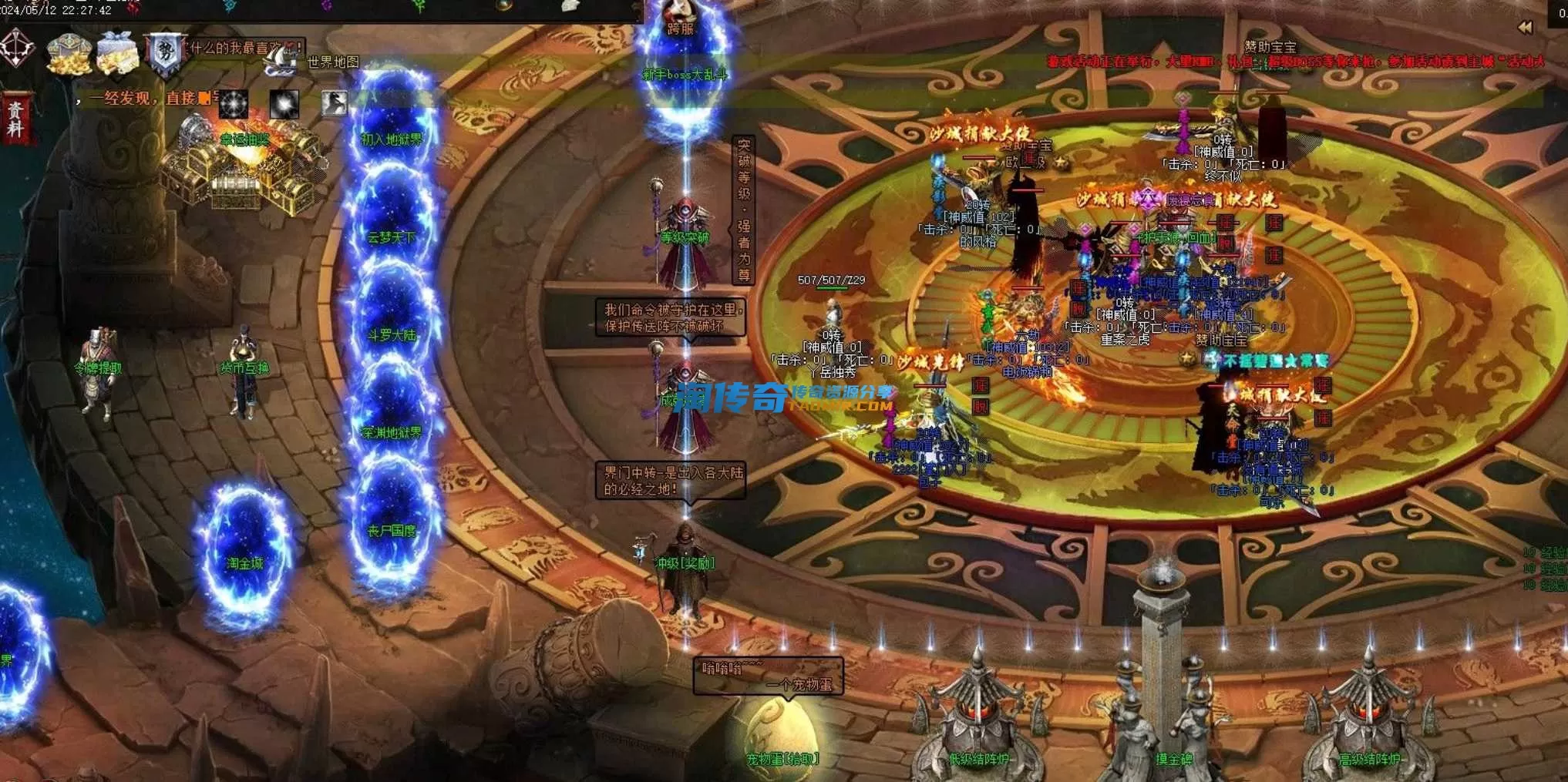Open the red 资料 banner tab
The width and height of the screenshot is (1568, 782).
15,119
